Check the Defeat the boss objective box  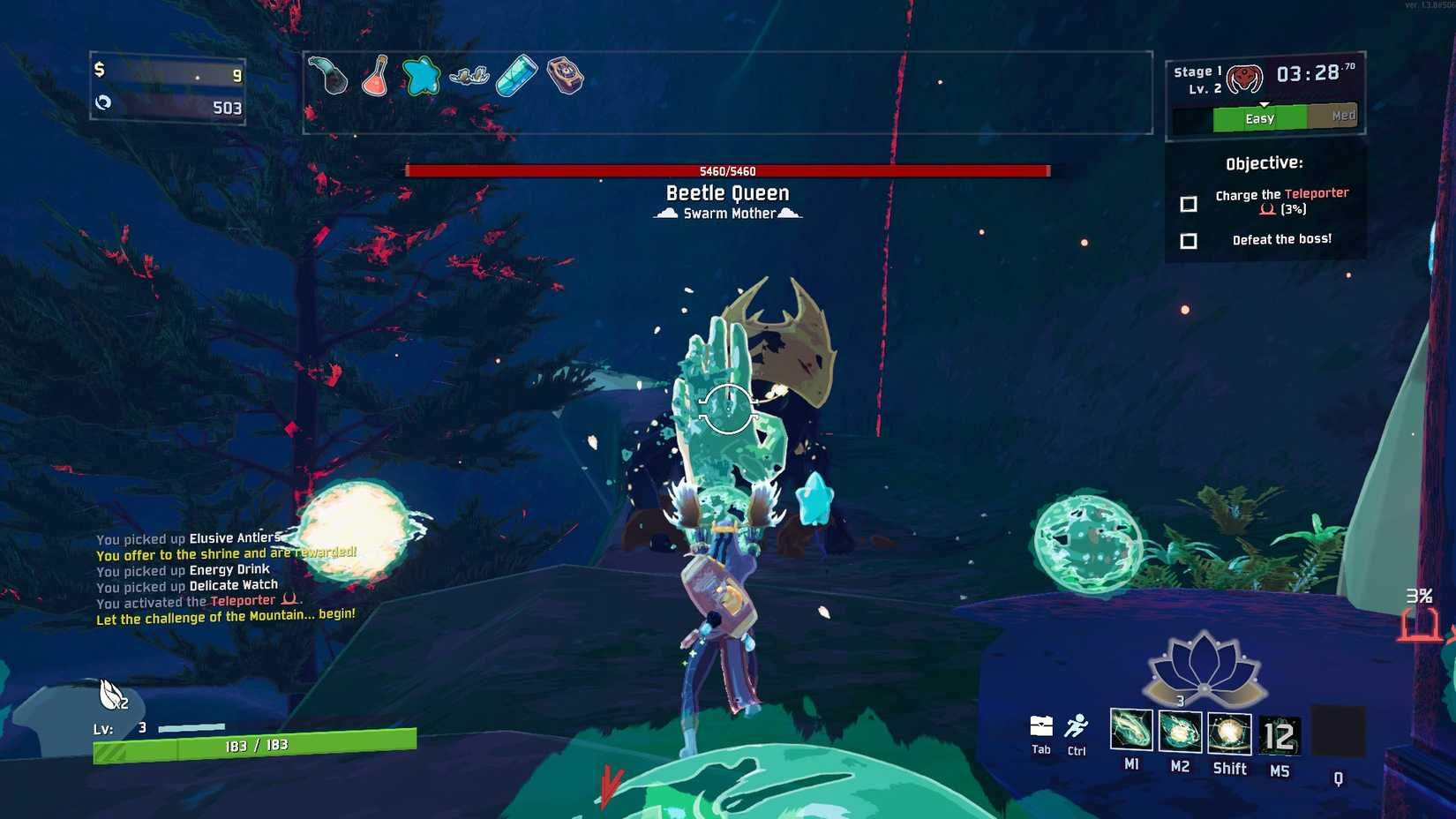tap(1189, 240)
